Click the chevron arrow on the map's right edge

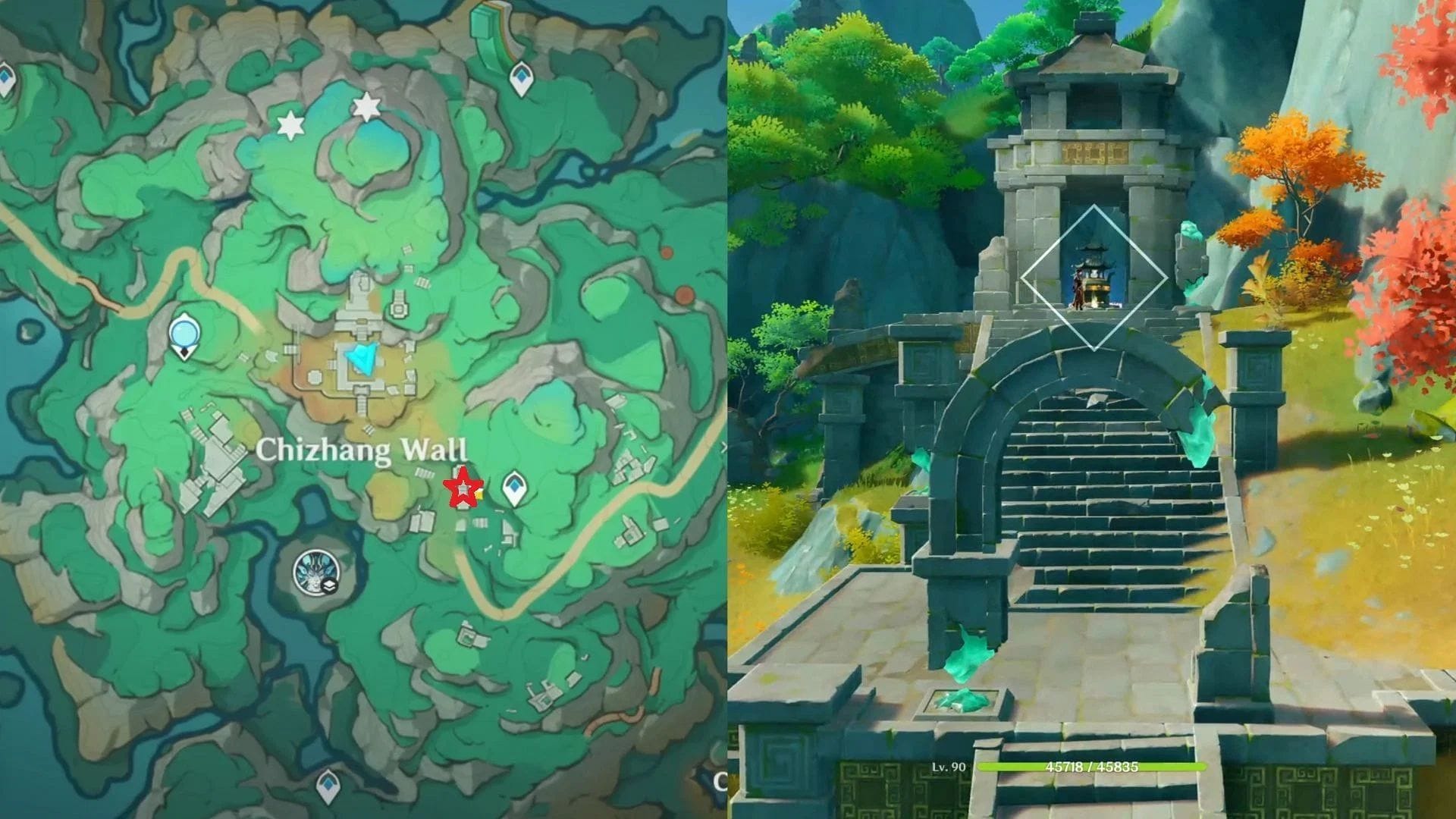726,447
